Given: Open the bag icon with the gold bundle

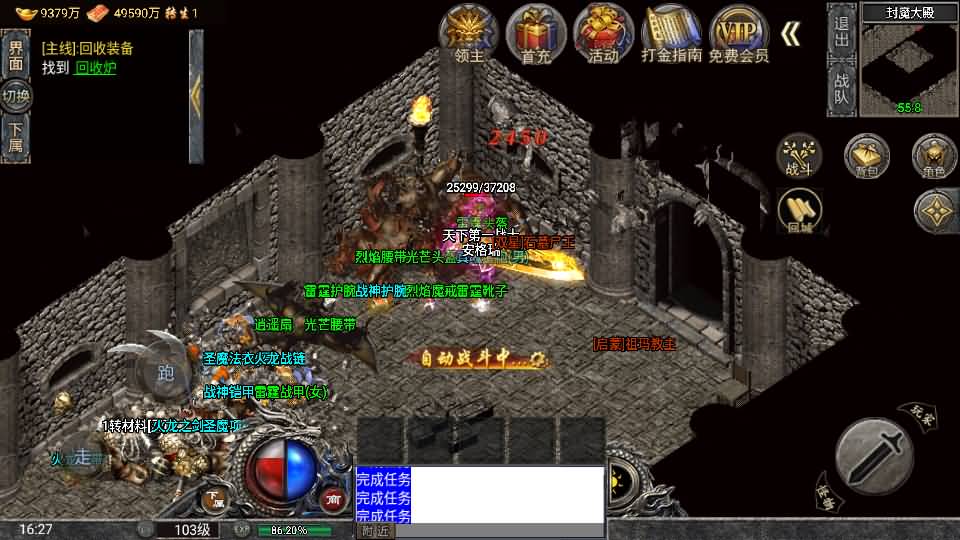Looking at the screenshot, I should coord(866,157).
